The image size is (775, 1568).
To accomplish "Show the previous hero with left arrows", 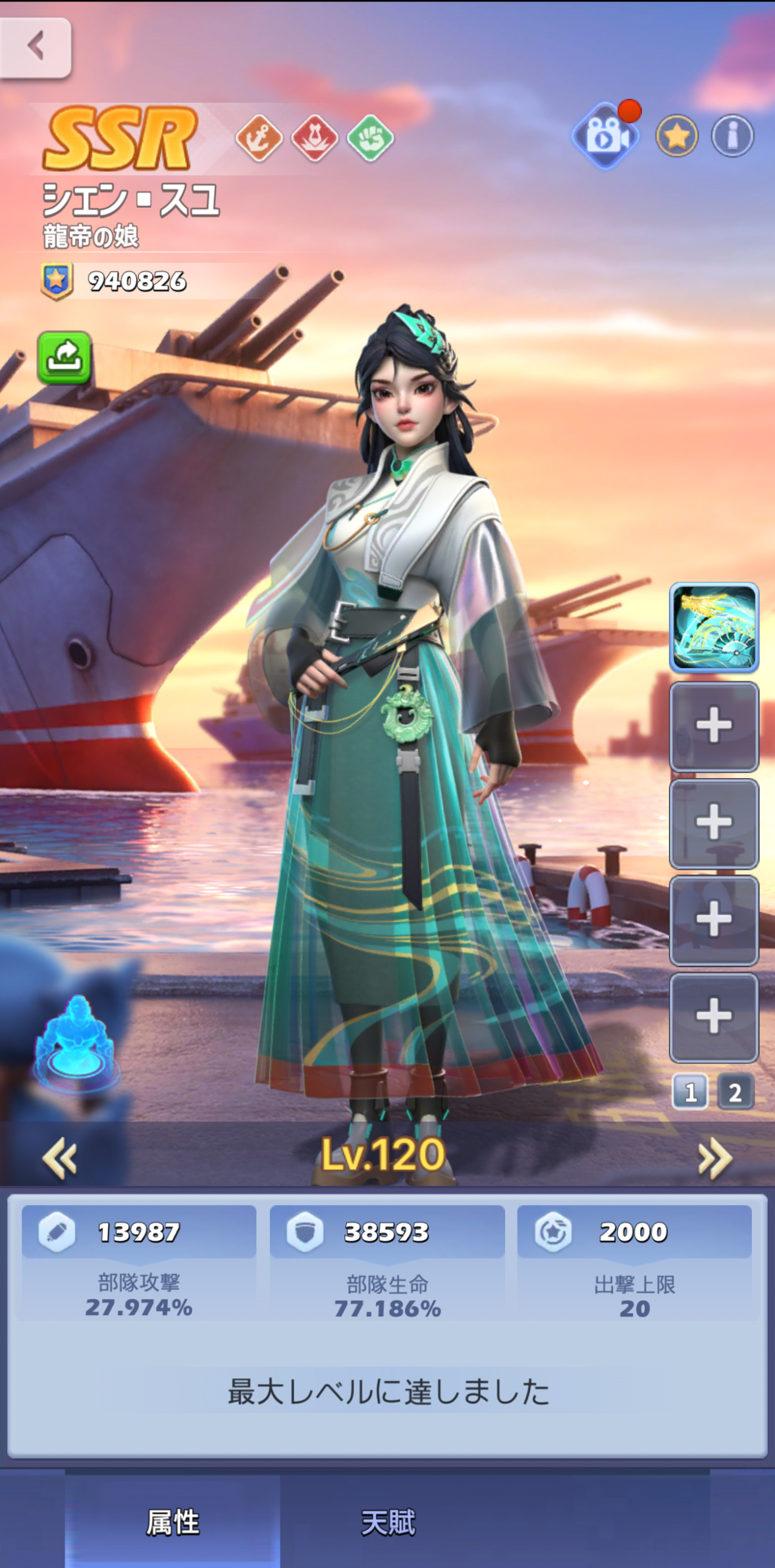I will tap(60, 1158).
